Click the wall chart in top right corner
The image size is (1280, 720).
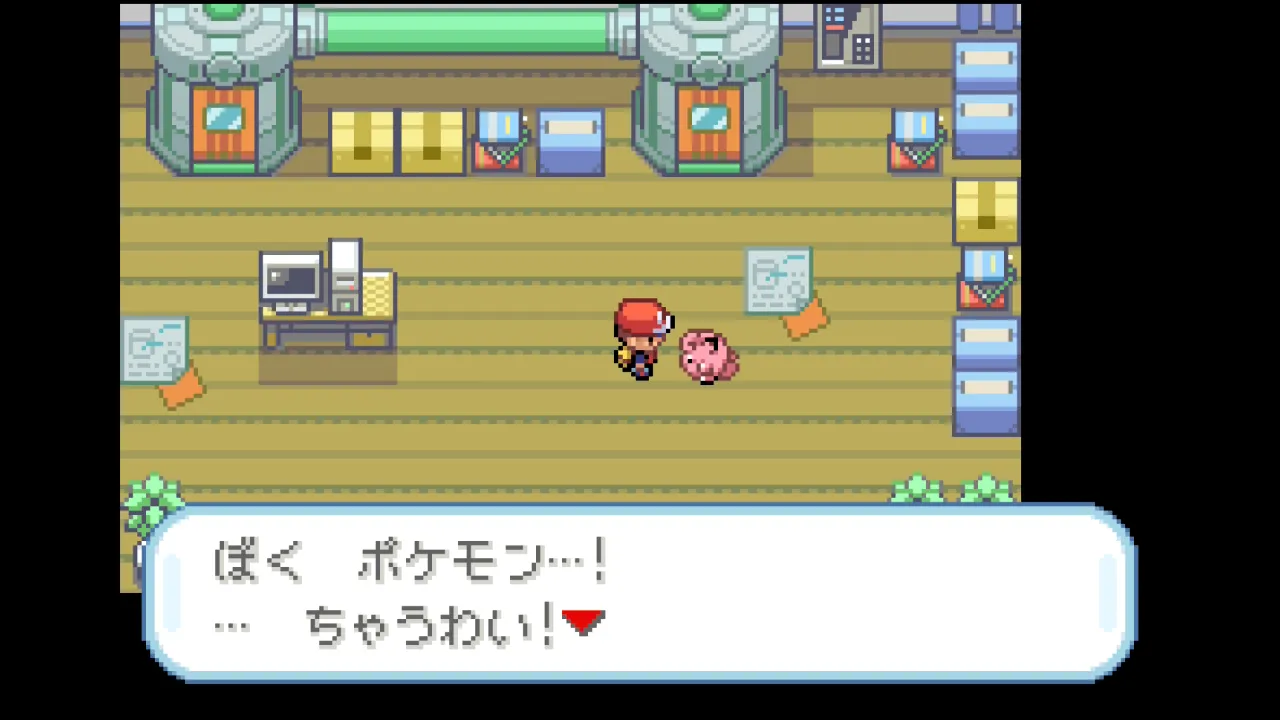(848, 35)
